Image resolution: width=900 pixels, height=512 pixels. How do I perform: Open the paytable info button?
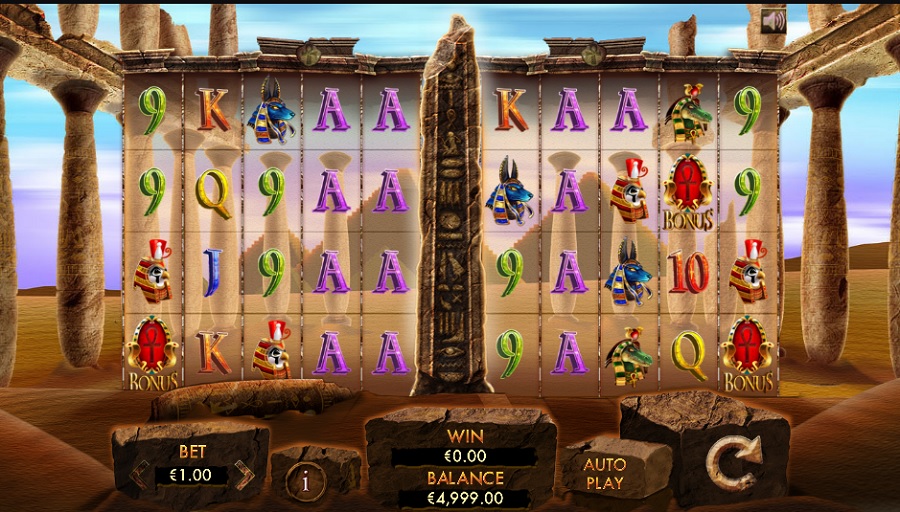pos(306,481)
